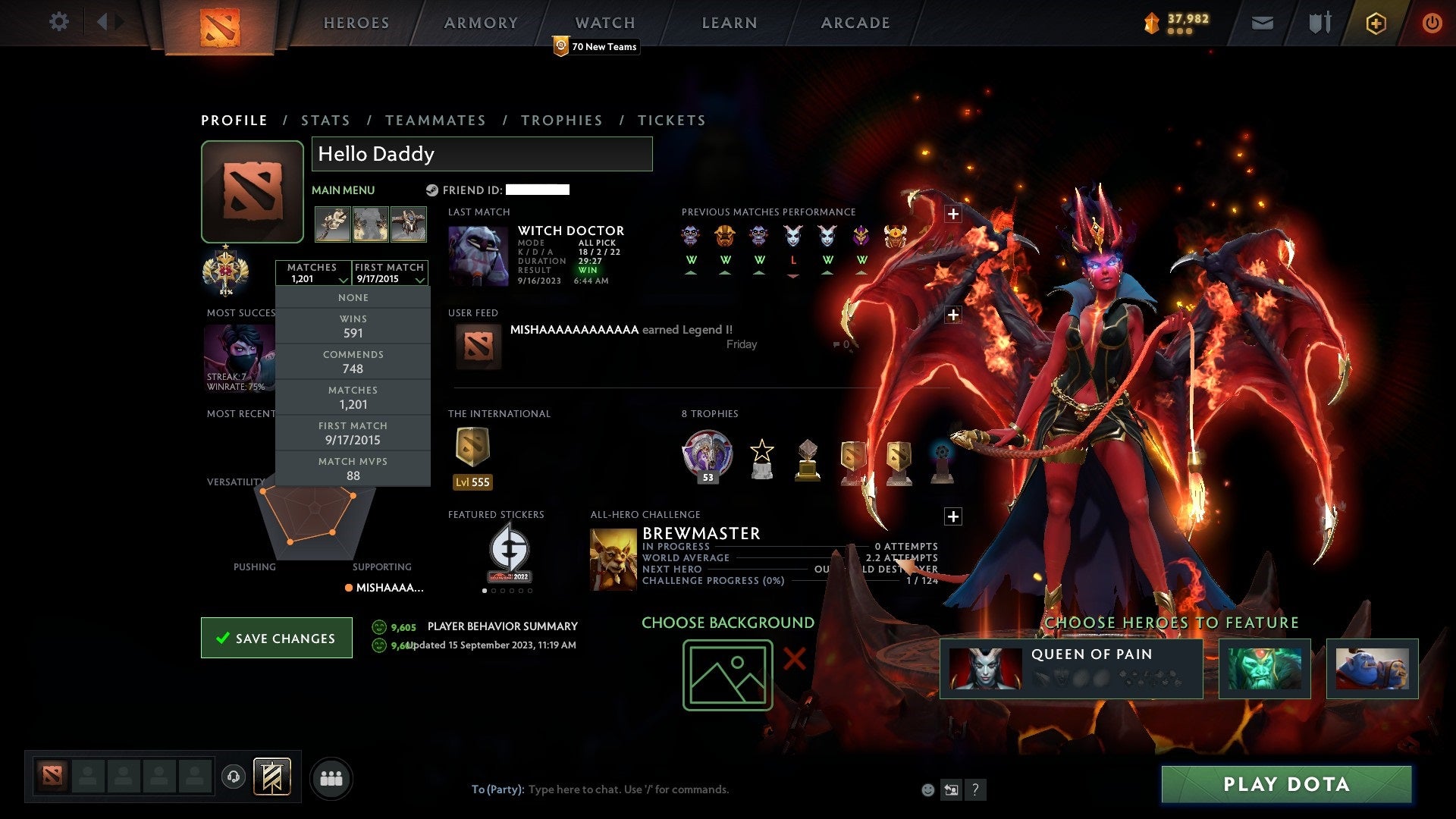Open the Watch tab
The width and height of the screenshot is (1456, 819).
click(604, 23)
